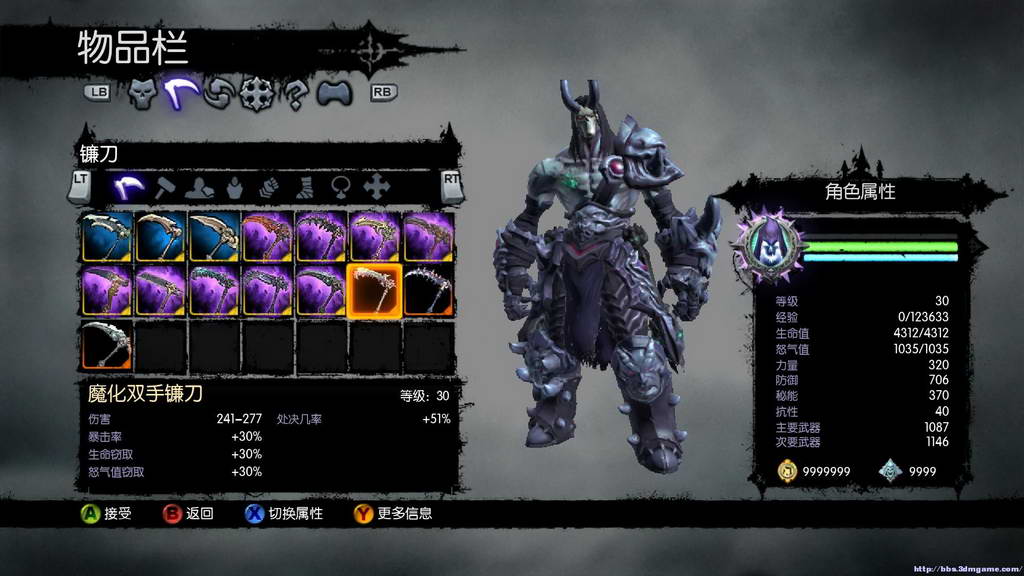Open the four-arrow cross category
The height and width of the screenshot is (576, 1024).
[375, 185]
